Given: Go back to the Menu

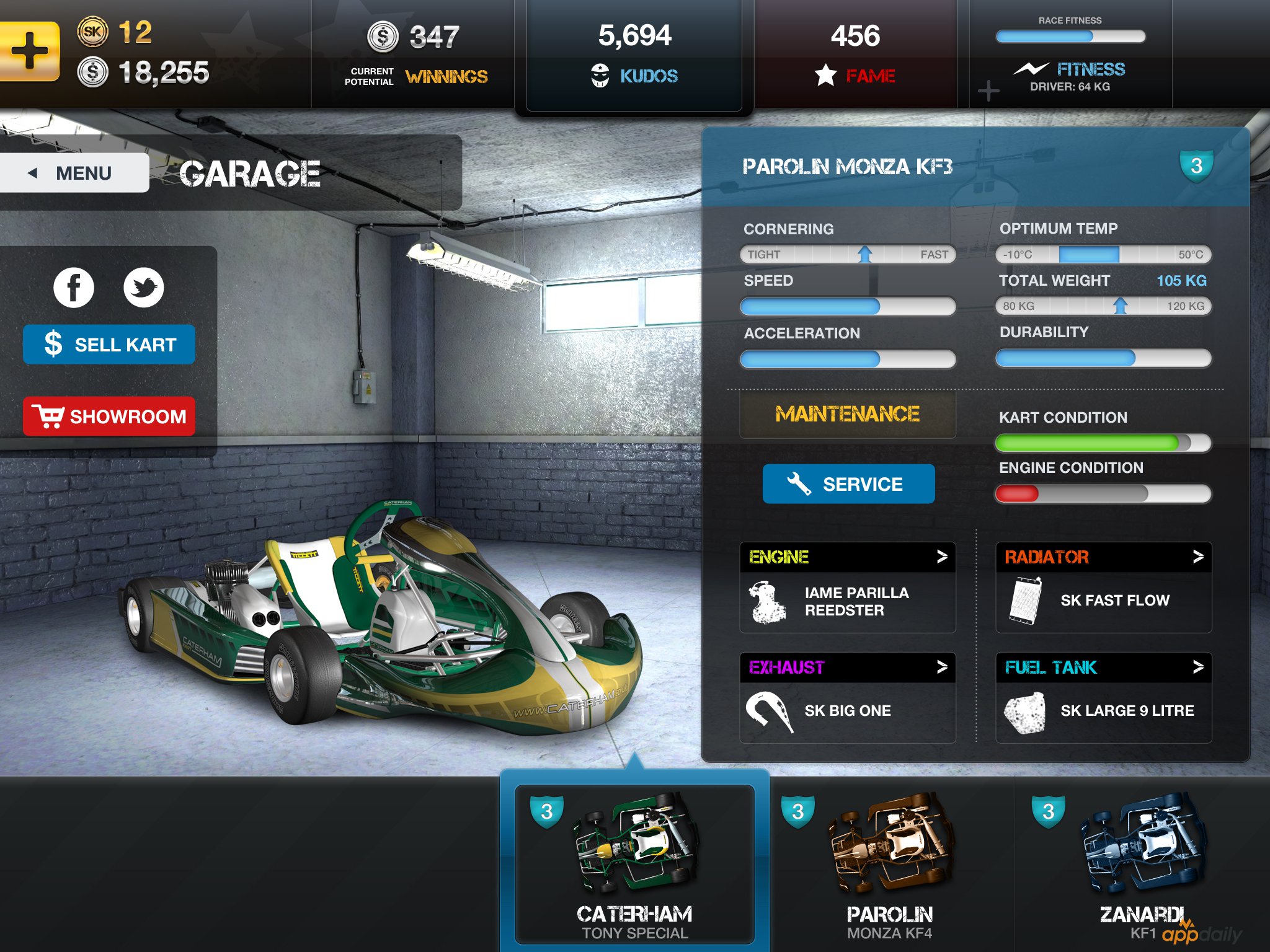Looking at the screenshot, I should point(73,173).
